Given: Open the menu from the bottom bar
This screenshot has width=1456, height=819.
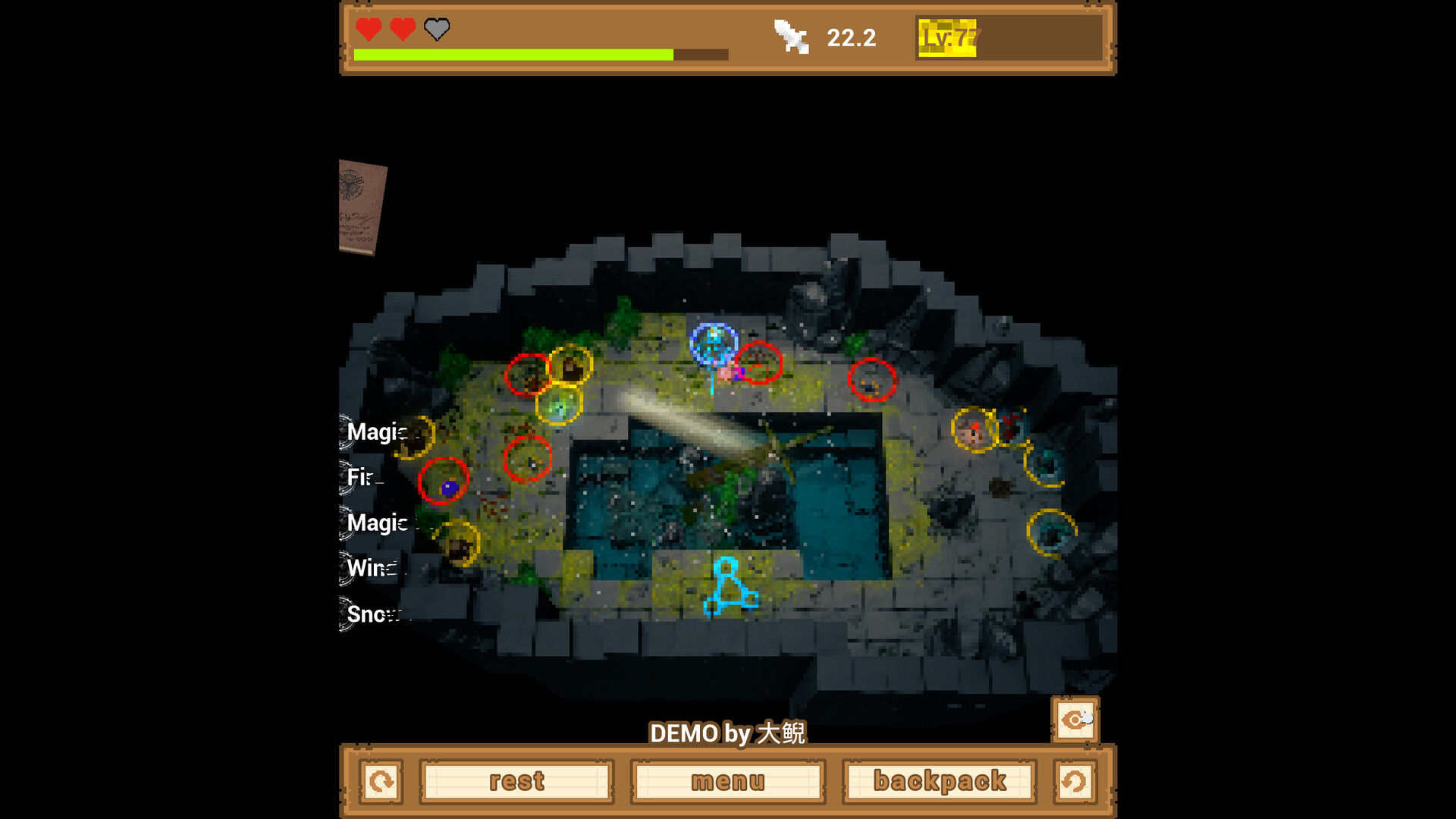Looking at the screenshot, I should (x=726, y=781).
